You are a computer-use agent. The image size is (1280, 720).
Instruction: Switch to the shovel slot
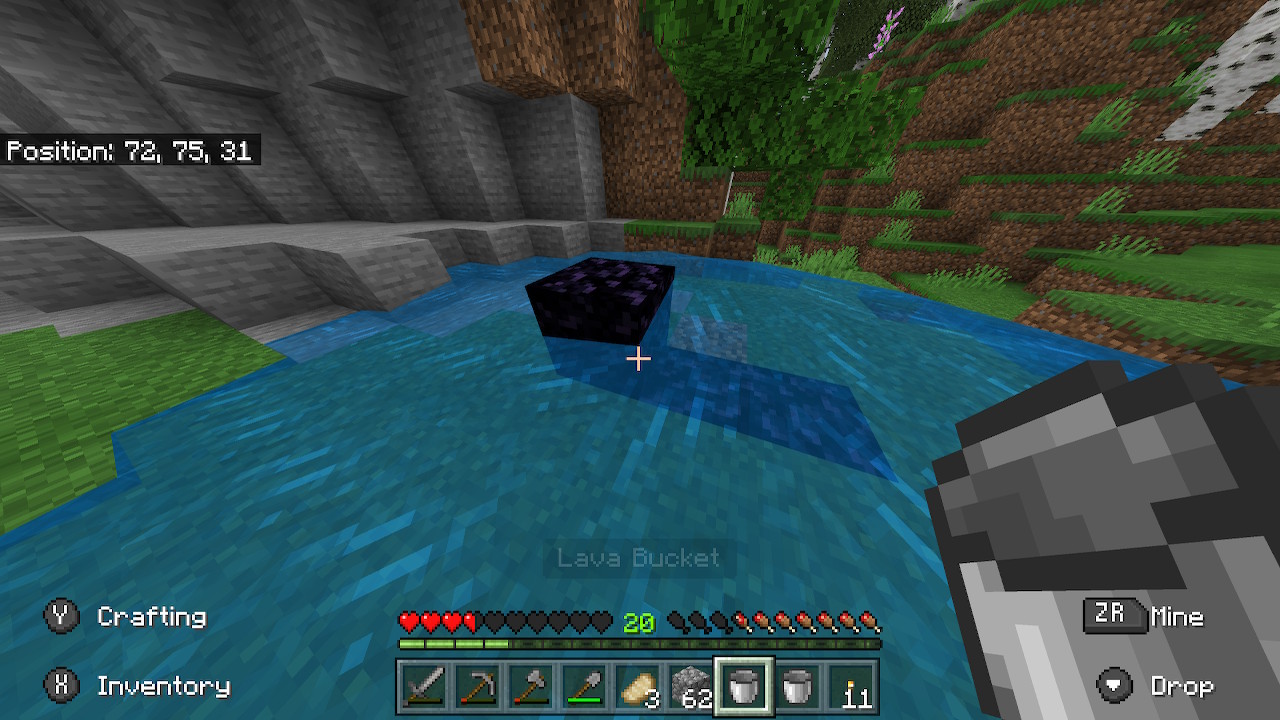click(584, 687)
